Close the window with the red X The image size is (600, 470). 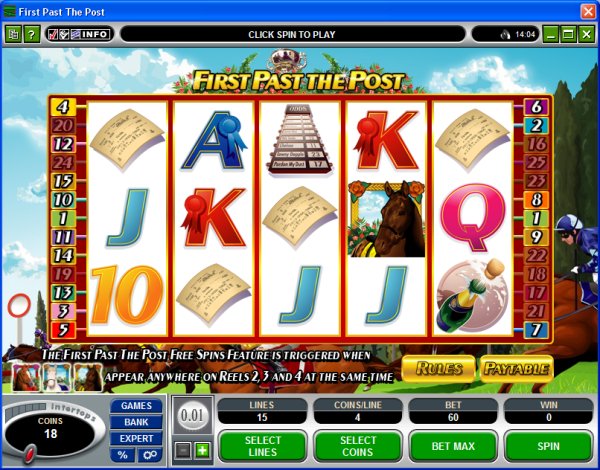(x=587, y=10)
